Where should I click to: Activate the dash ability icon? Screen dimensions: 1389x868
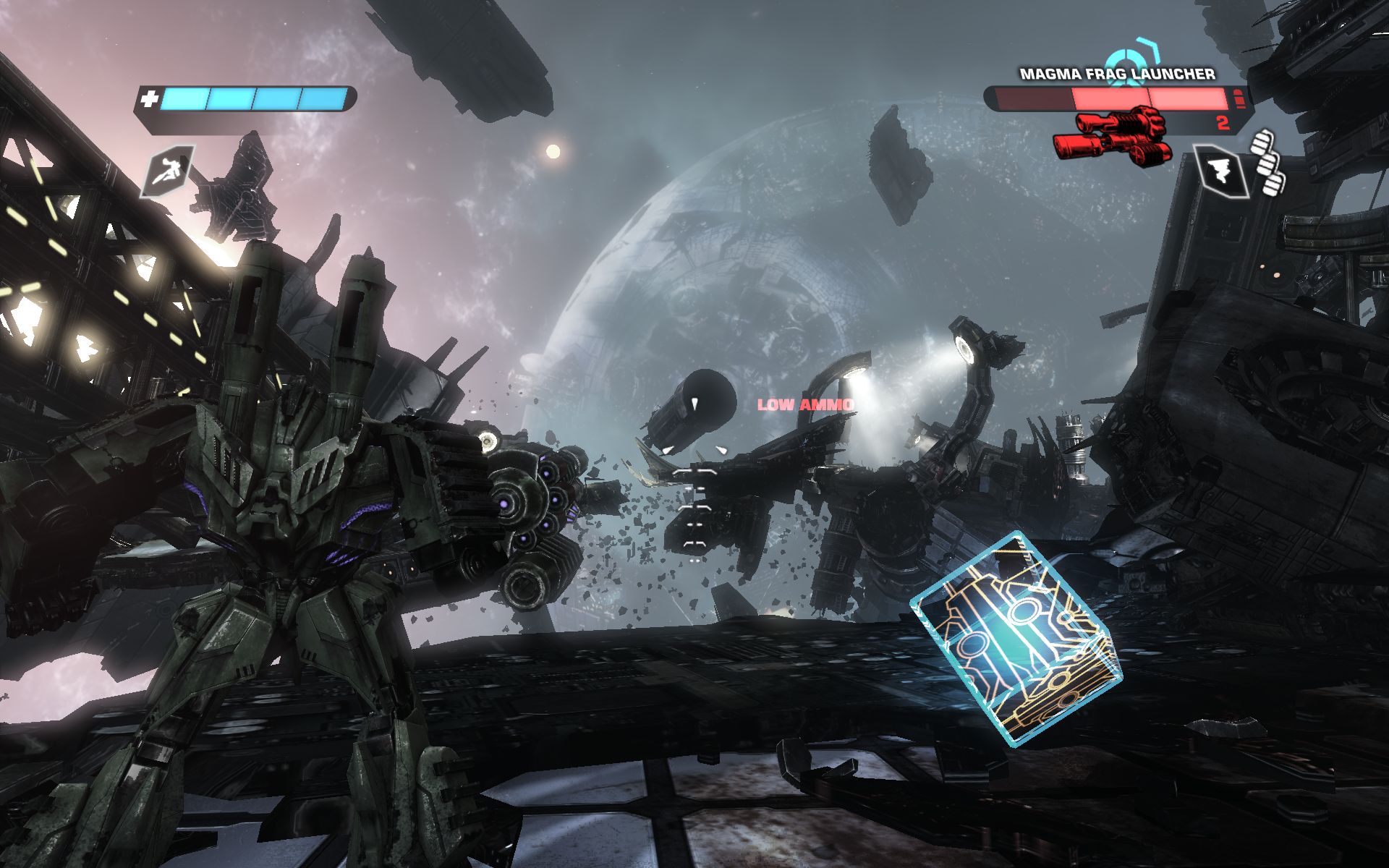pos(167,170)
